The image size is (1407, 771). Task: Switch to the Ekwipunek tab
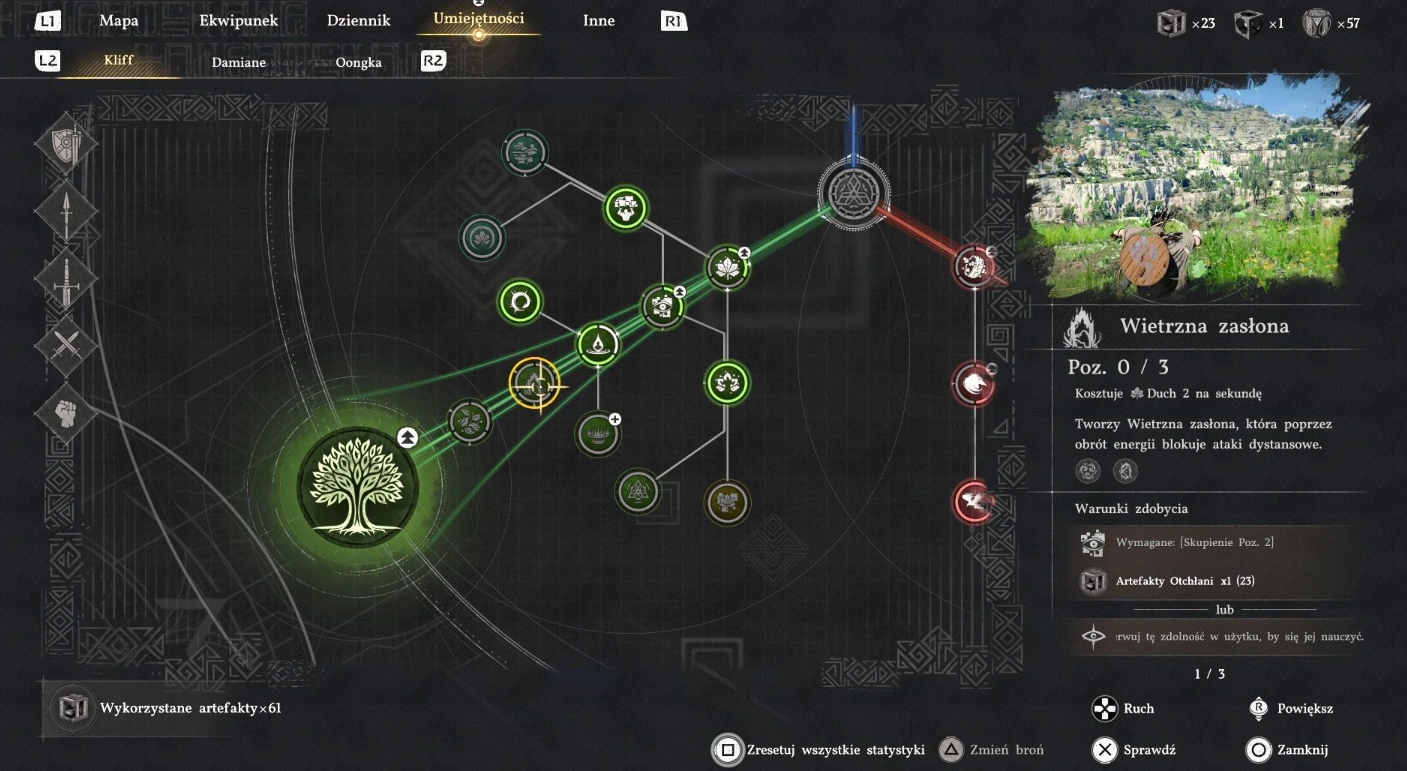coord(238,20)
